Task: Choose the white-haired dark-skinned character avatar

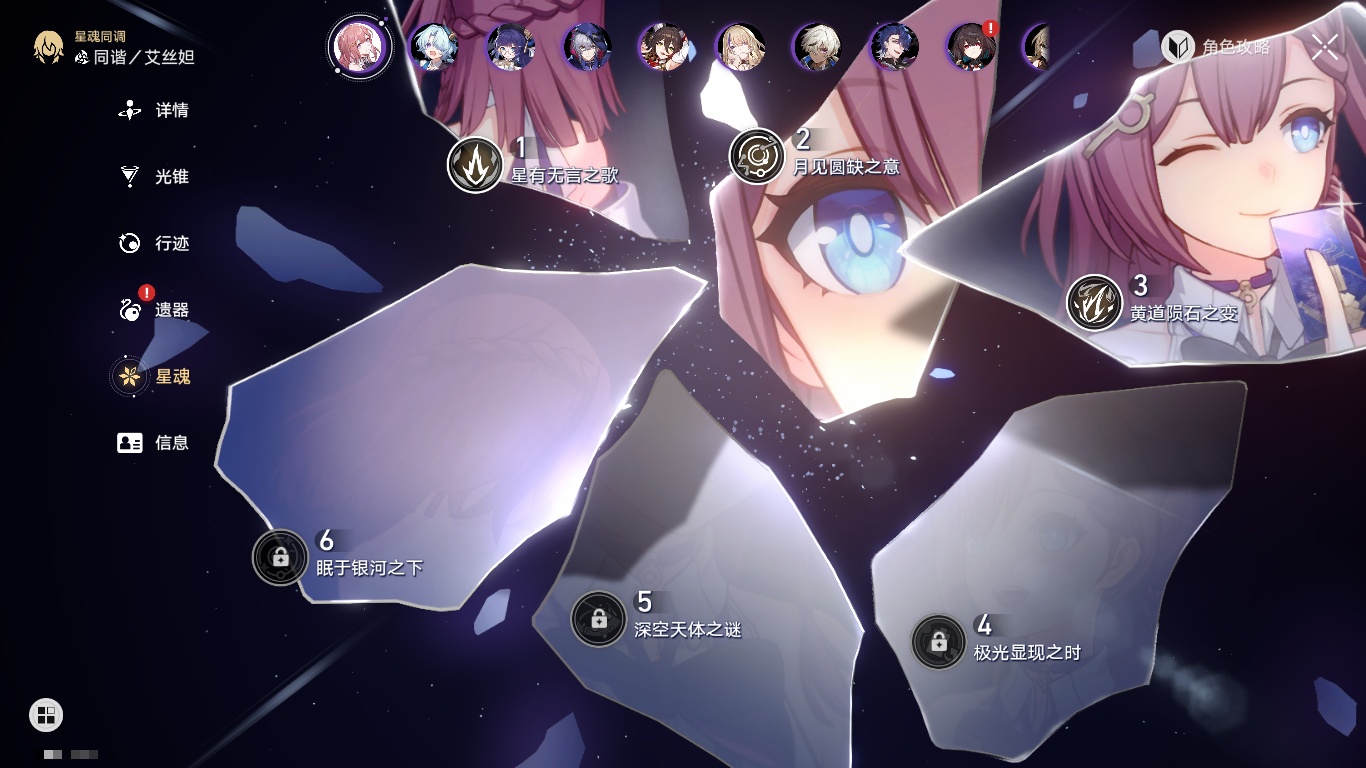Action: (x=817, y=47)
